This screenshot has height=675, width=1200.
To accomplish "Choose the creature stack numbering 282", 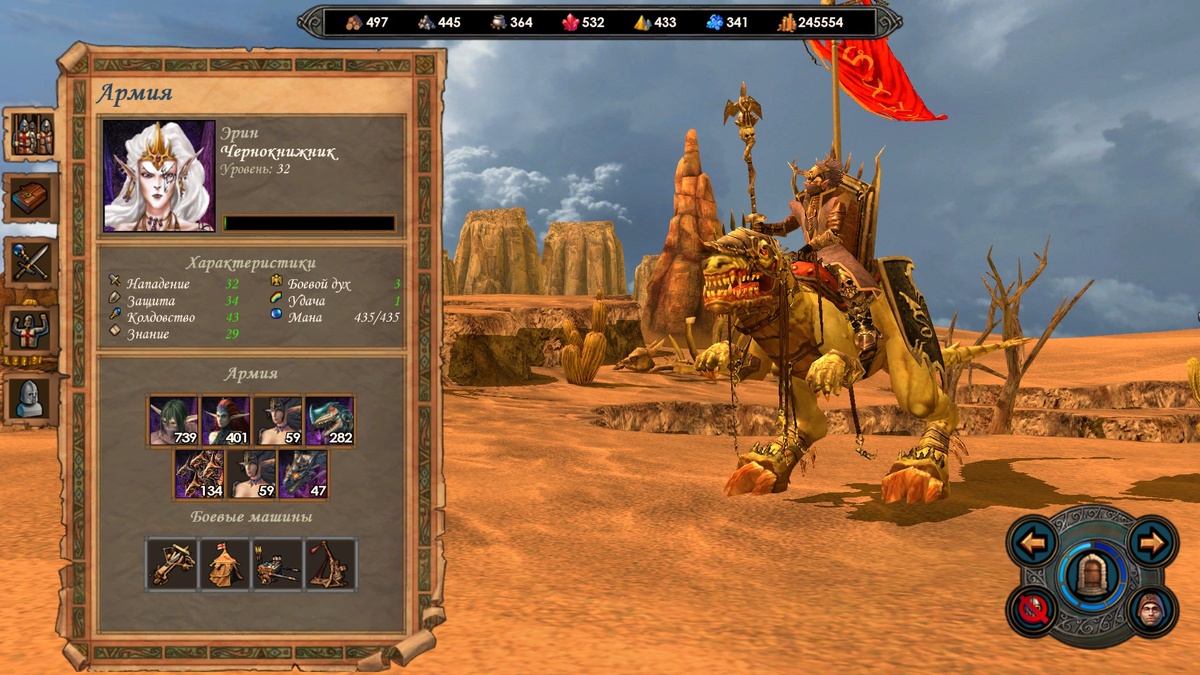I will (329, 420).
